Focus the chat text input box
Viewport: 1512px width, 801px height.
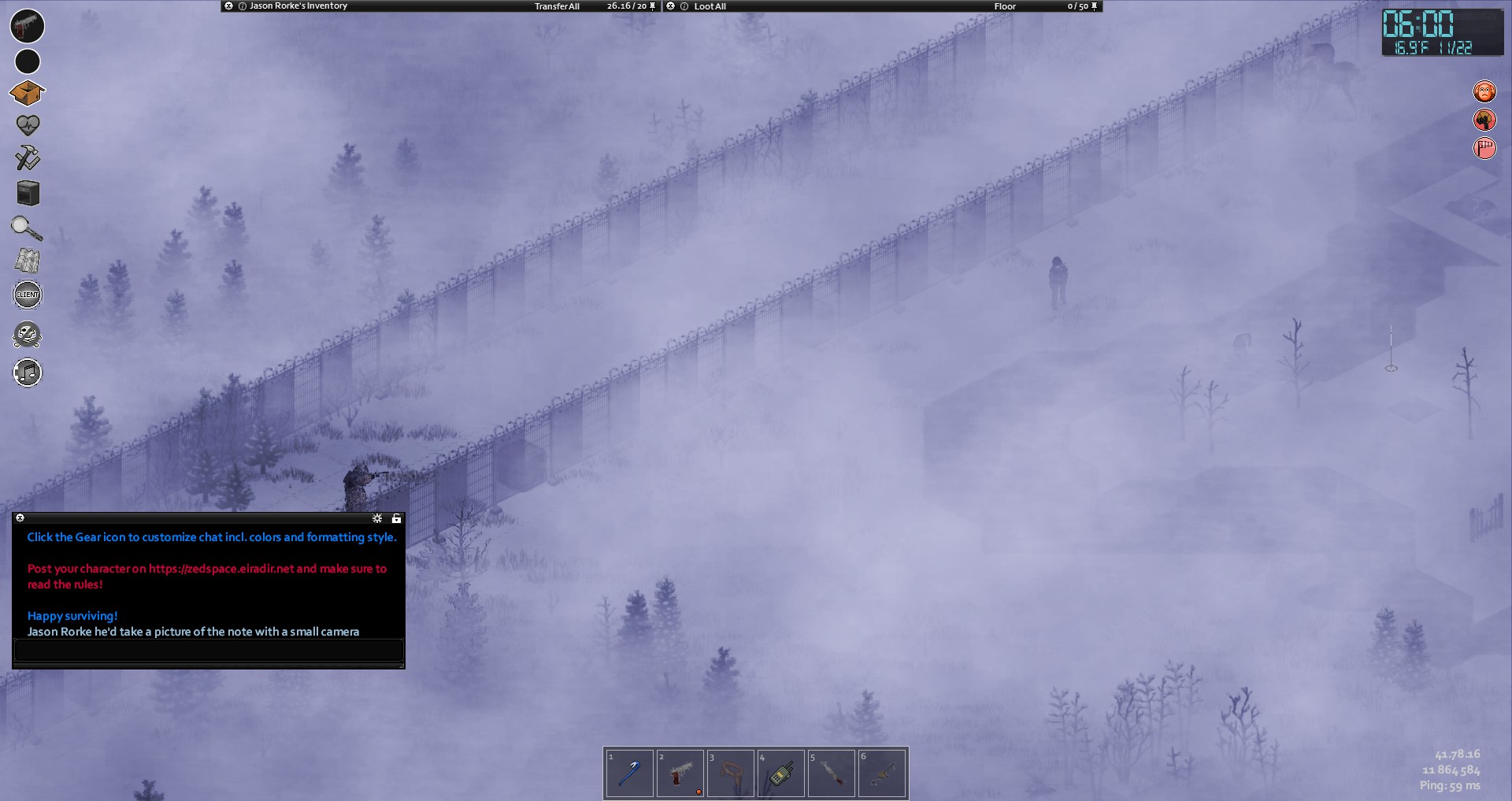209,651
